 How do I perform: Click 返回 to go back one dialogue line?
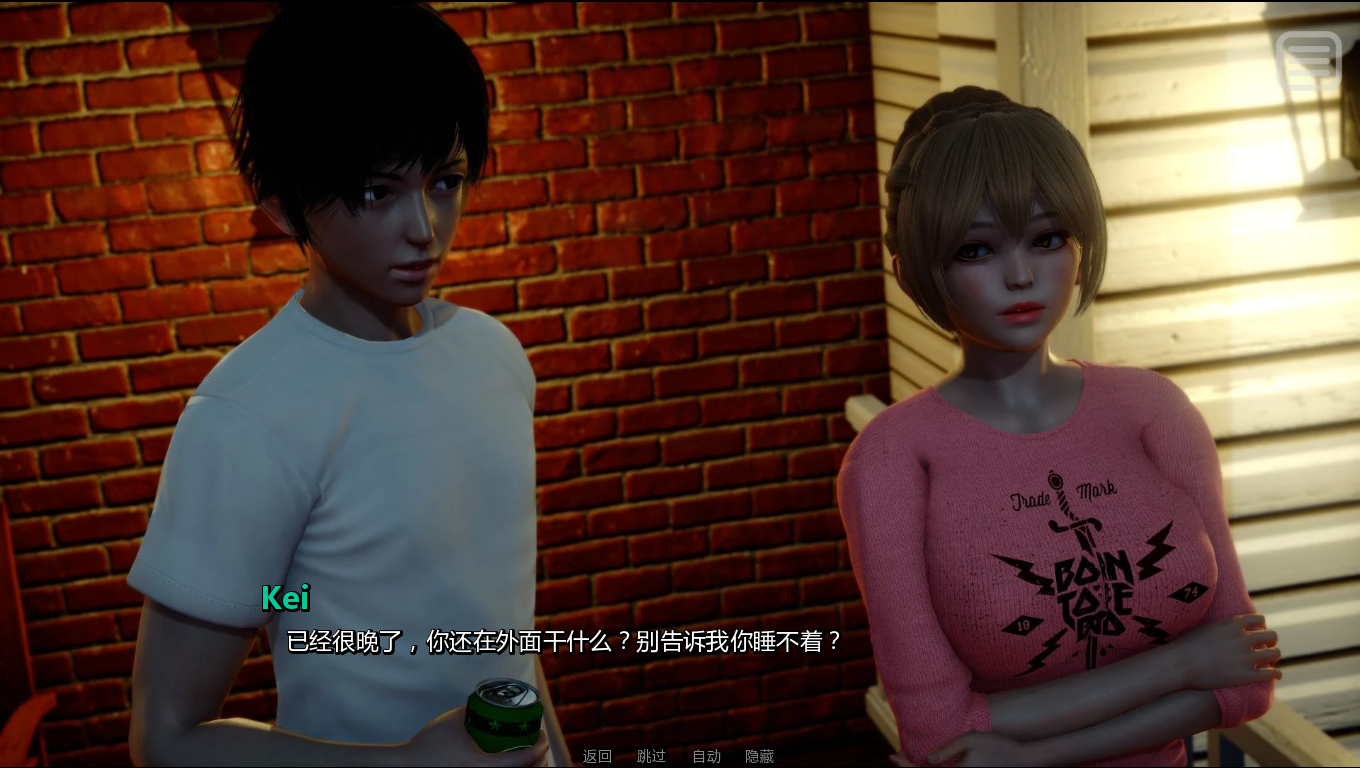[x=595, y=756]
